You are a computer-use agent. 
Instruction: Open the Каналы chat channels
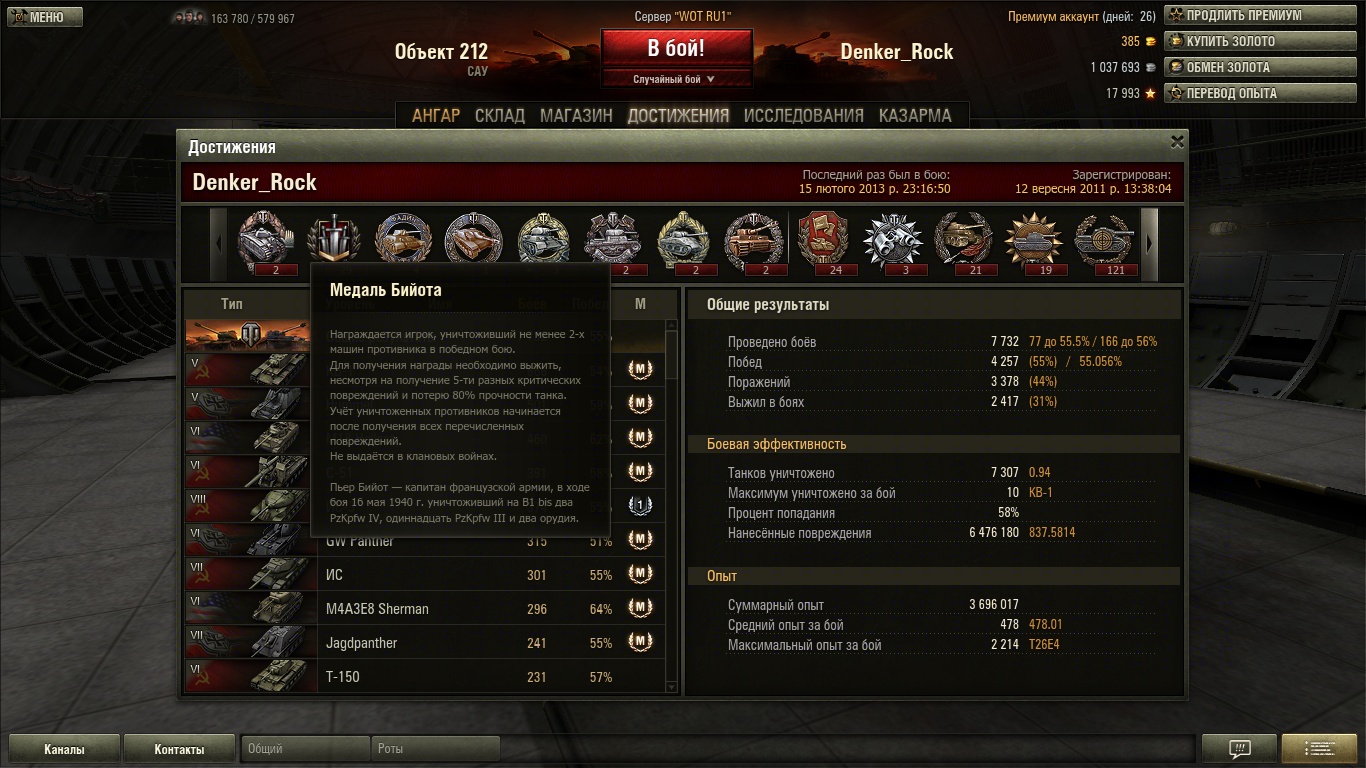click(x=64, y=749)
